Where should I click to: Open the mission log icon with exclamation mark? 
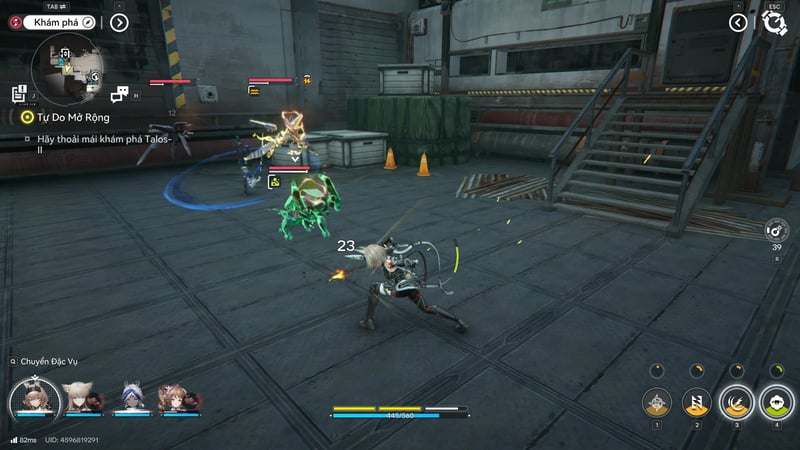click(x=19, y=94)
